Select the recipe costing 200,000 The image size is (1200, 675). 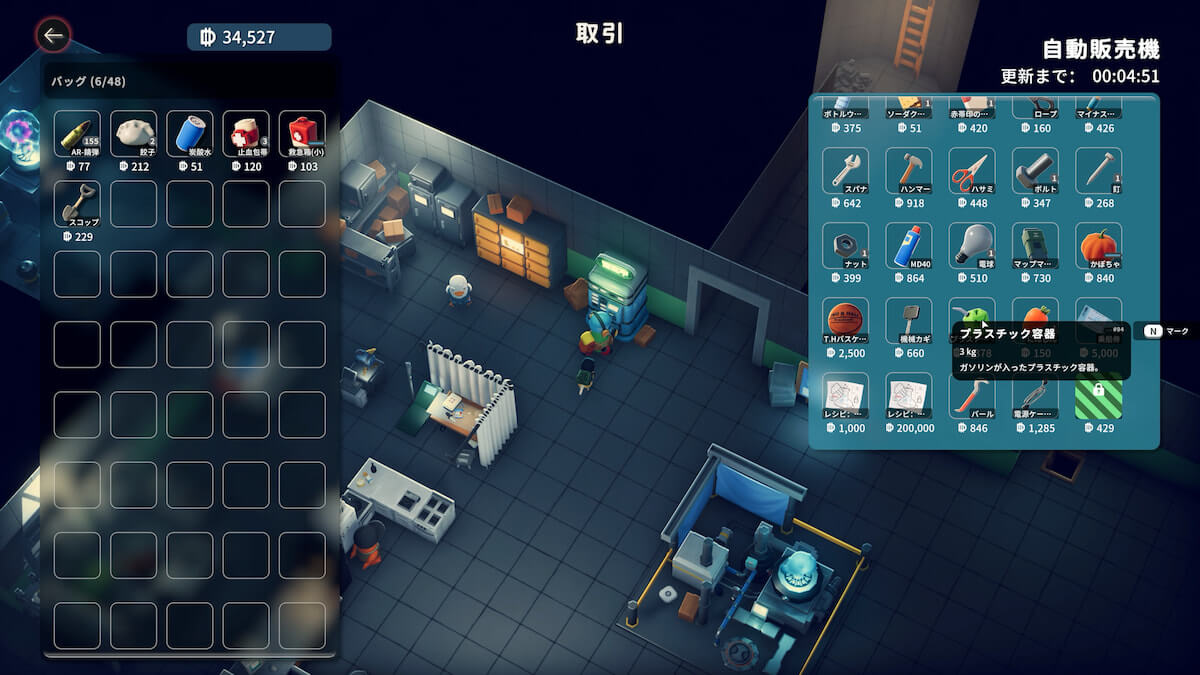coord(908,396)
